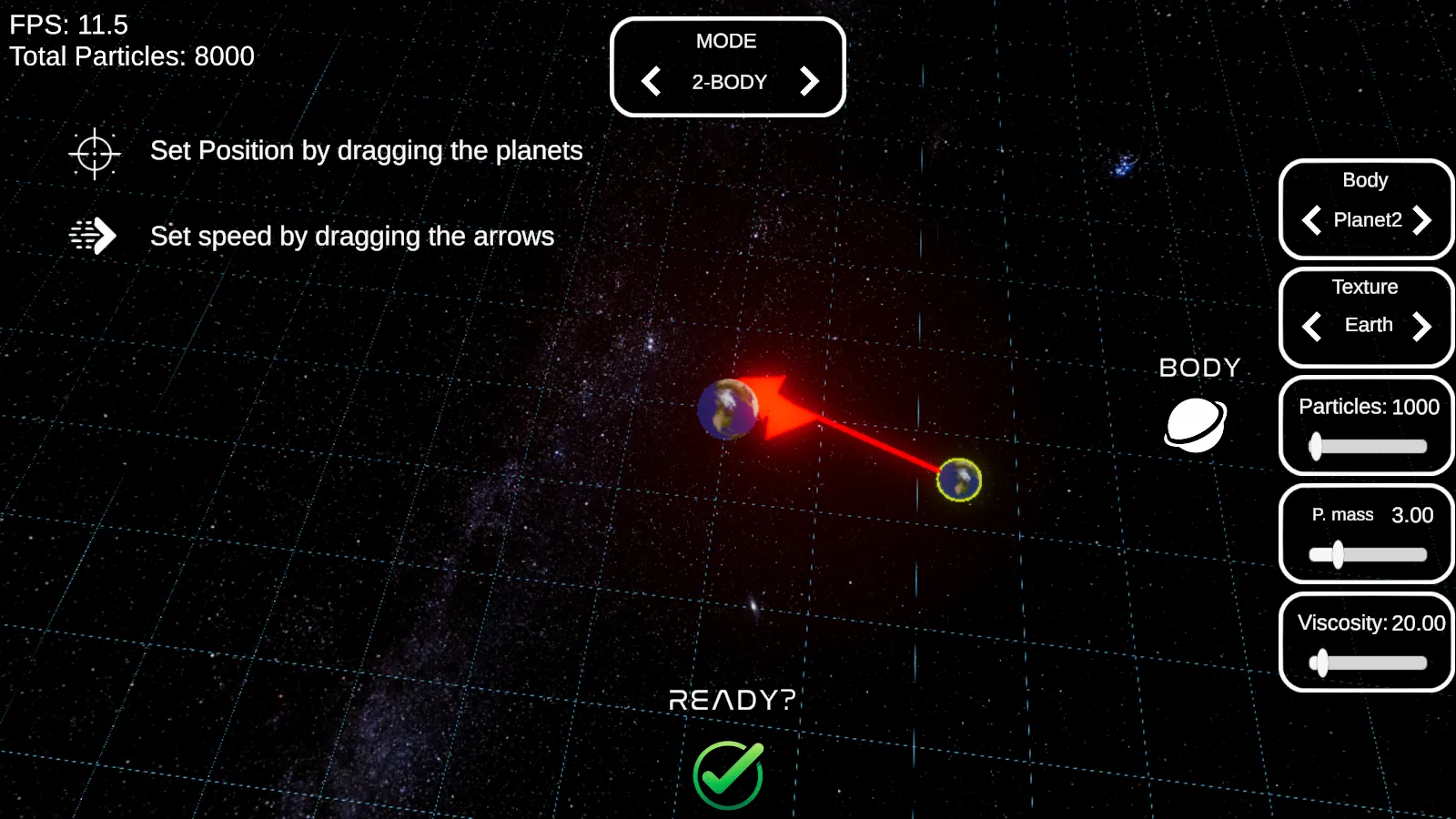1456x819 pixels.
Task: Select the next body after Planet2
Action: [x=1422, y=220]
